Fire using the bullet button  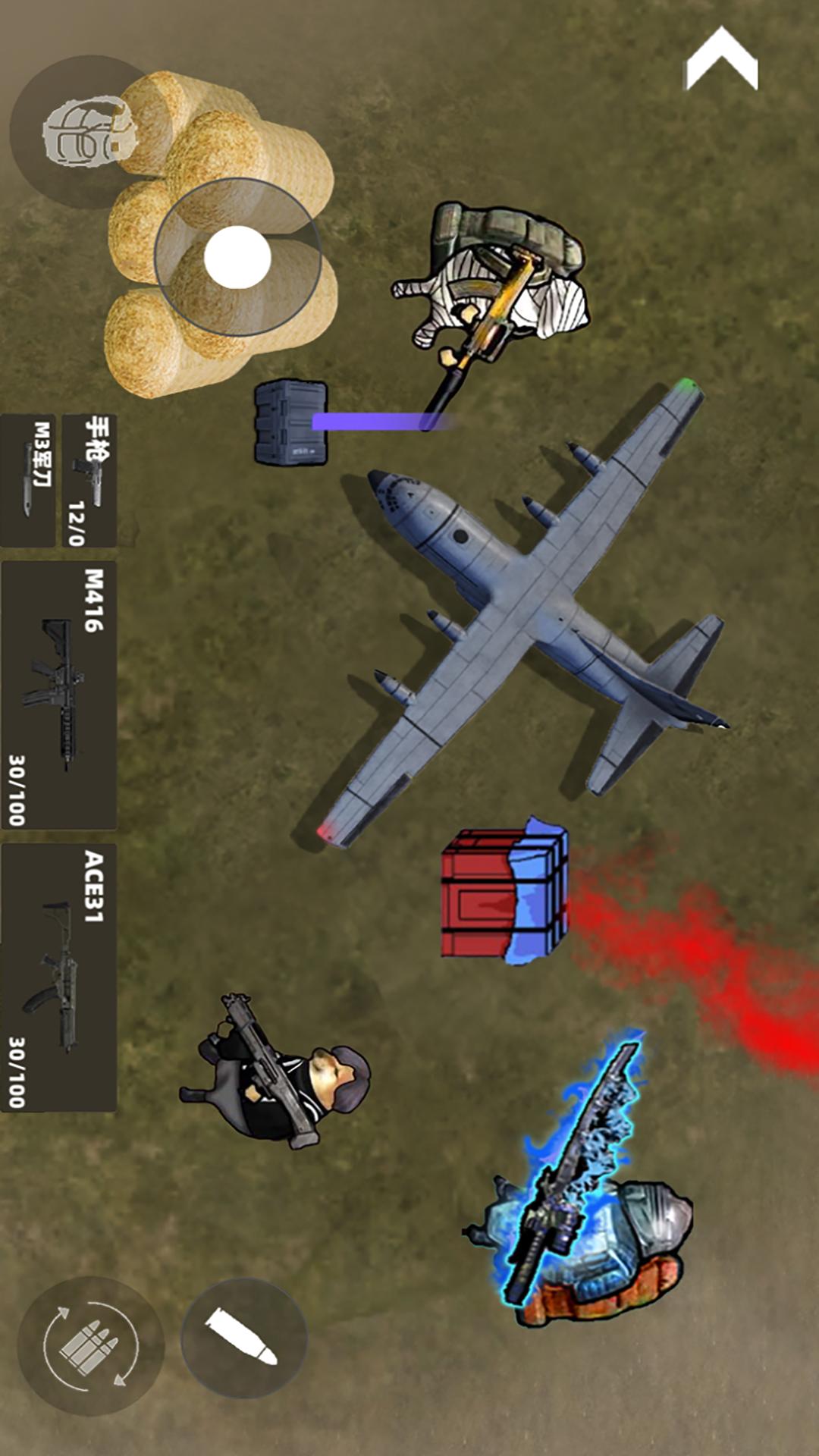(243, 1338)
